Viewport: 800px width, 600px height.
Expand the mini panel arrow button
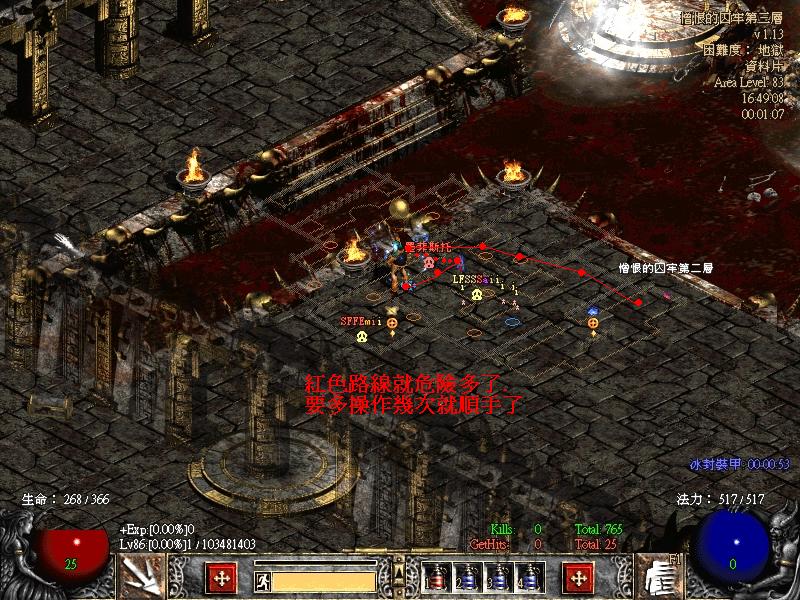pyautogui.click(x=399, y=573)
